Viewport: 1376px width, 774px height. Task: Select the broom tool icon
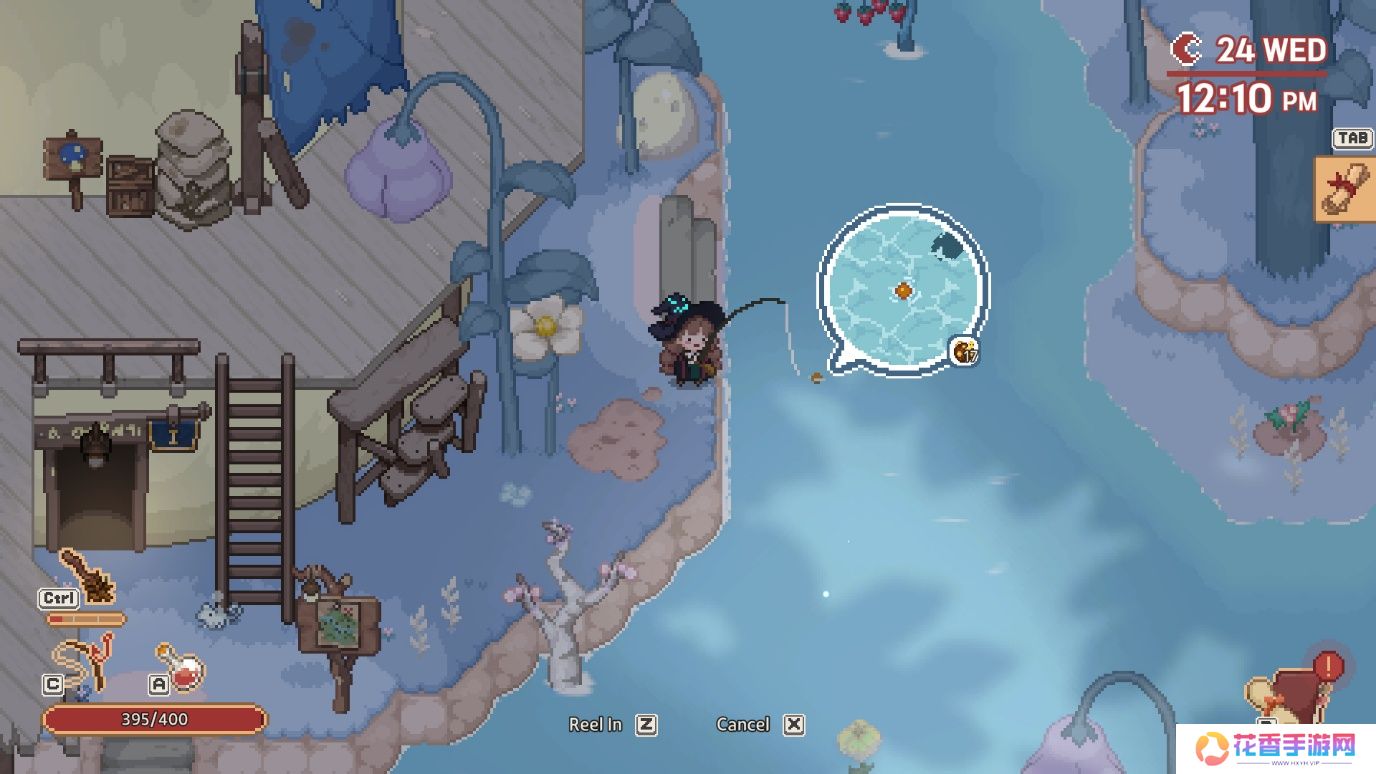[x=86, y=575]
